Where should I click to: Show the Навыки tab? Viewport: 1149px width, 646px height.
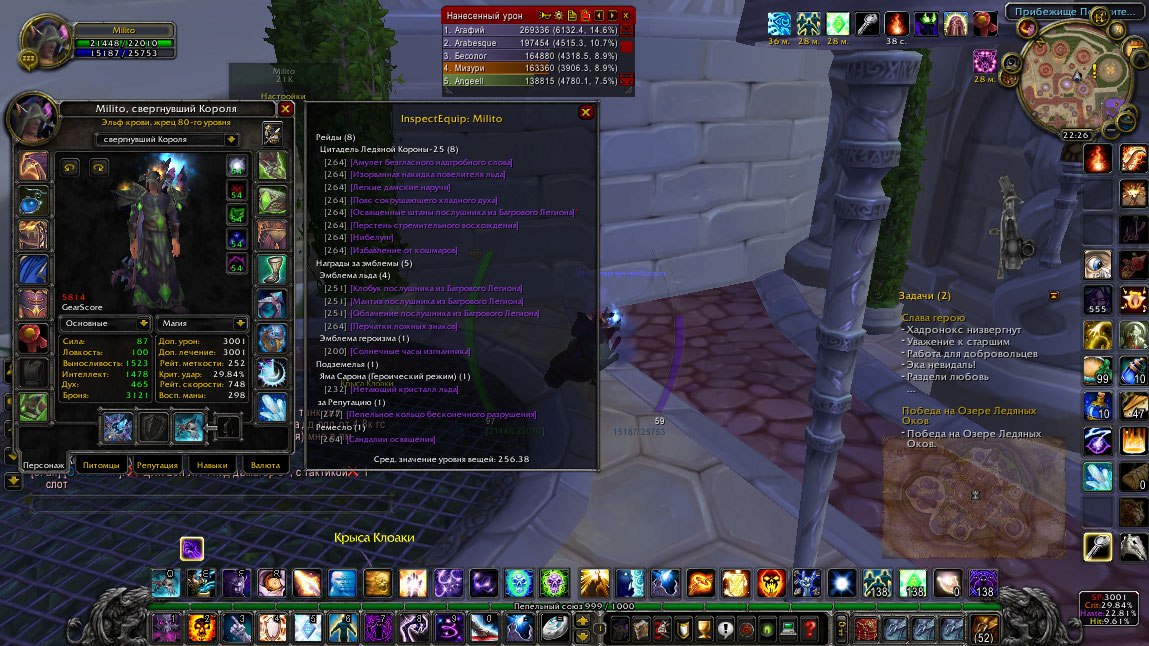pos(211,465)
